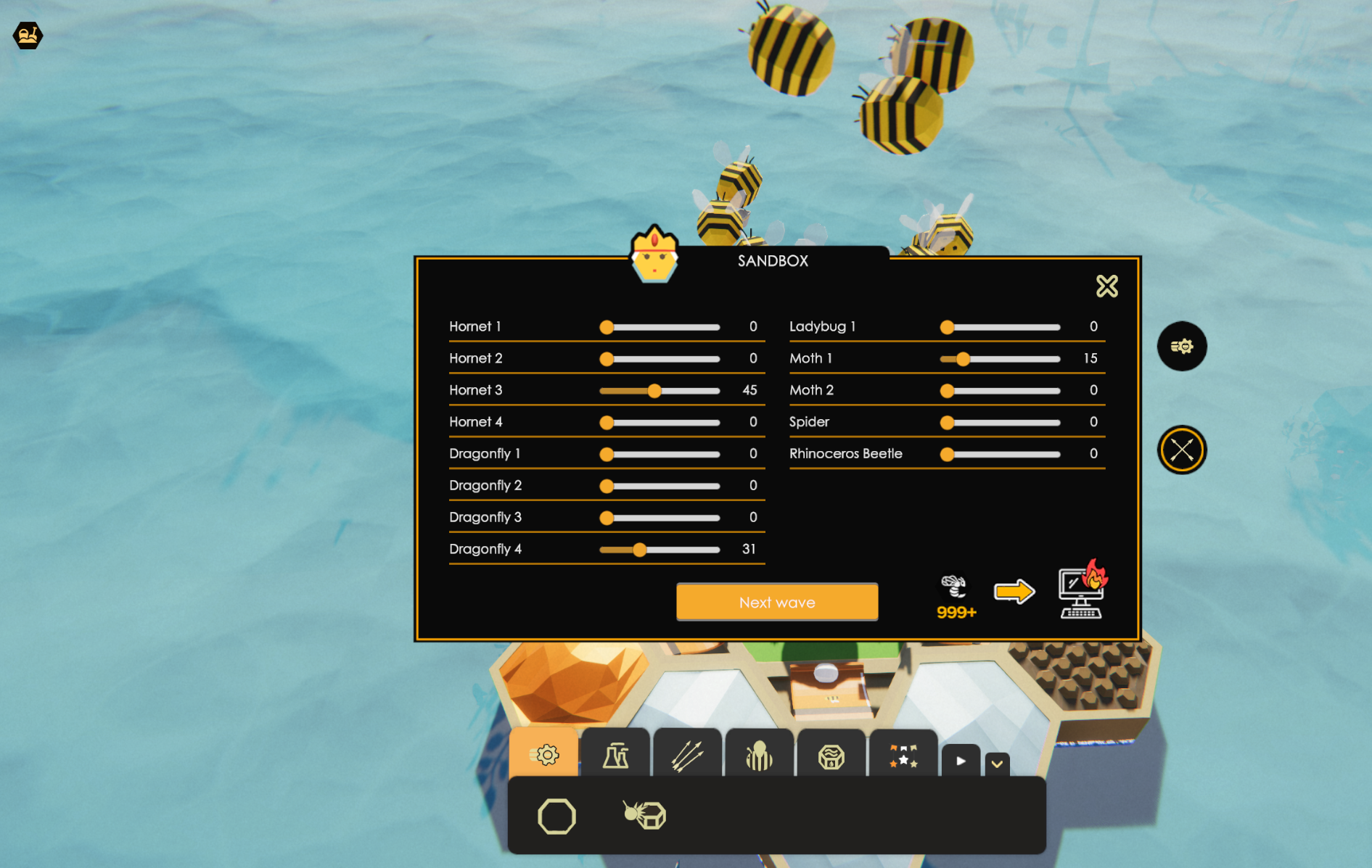
Task: Expand the toolbar with the chevron button
Action: click(x=998, y=762)
